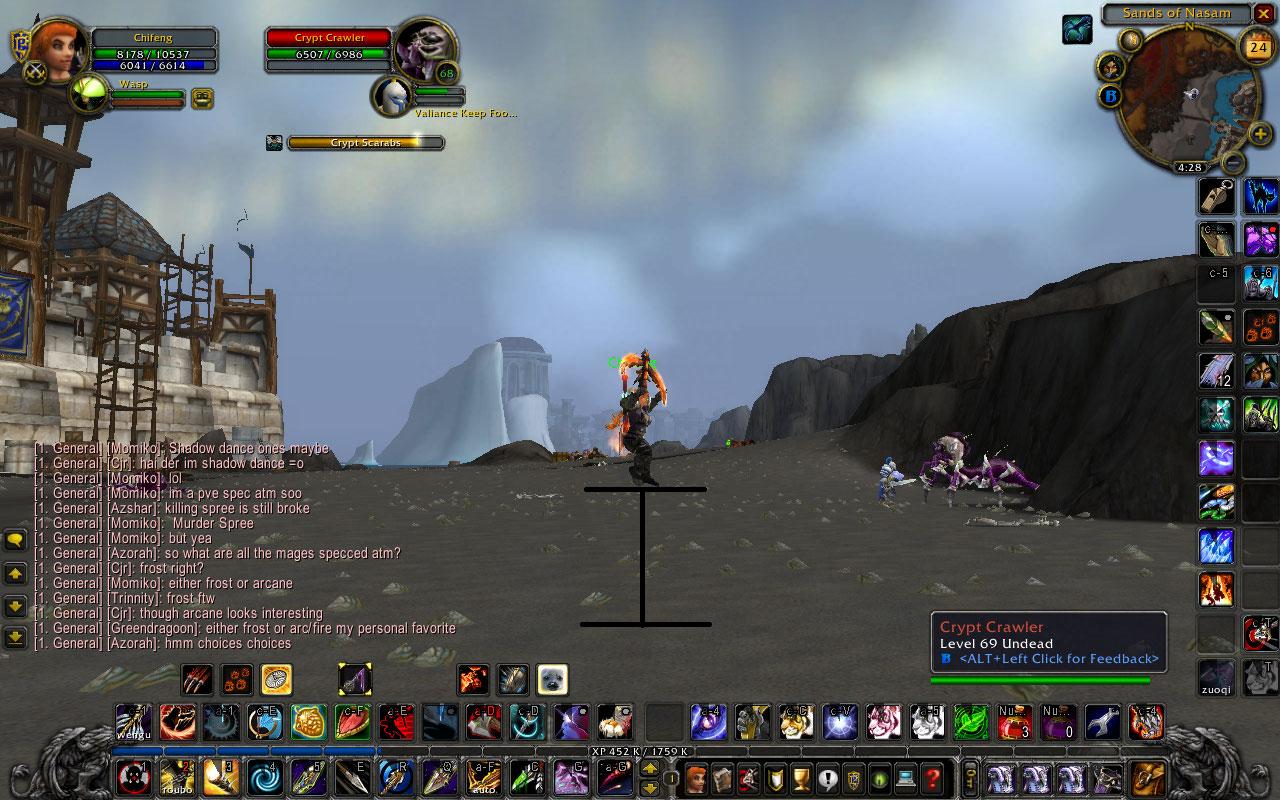This screenshot has width=1280, height=800.
Task: Zoom out the minimap with the minus button
Action: click(x=1234, y=161)
